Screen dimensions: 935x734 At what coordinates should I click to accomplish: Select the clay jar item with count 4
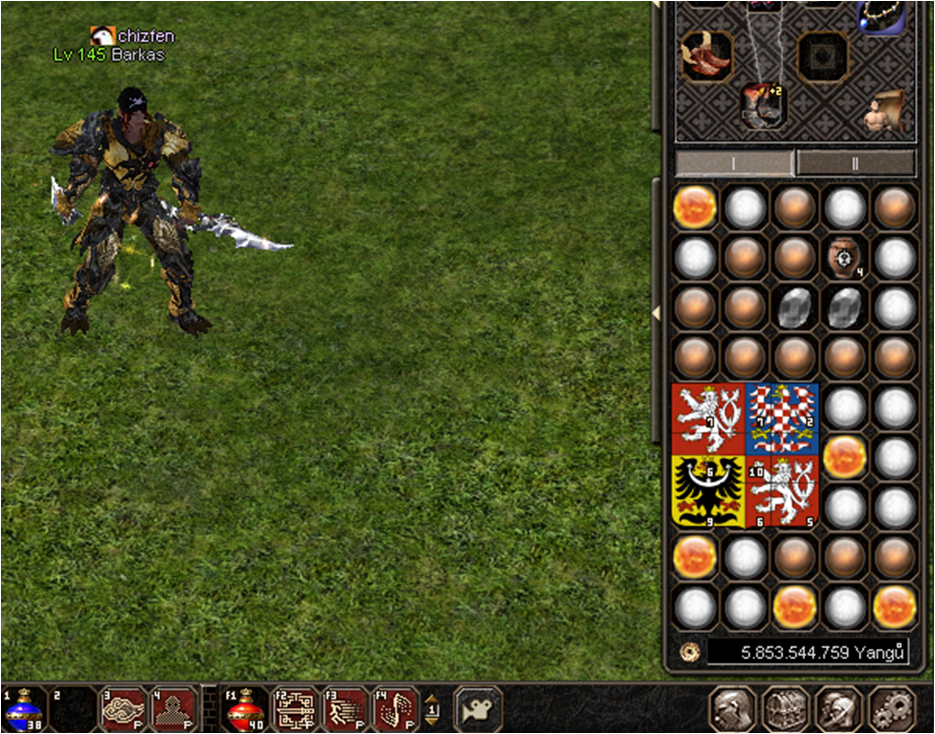pos(845,257)
